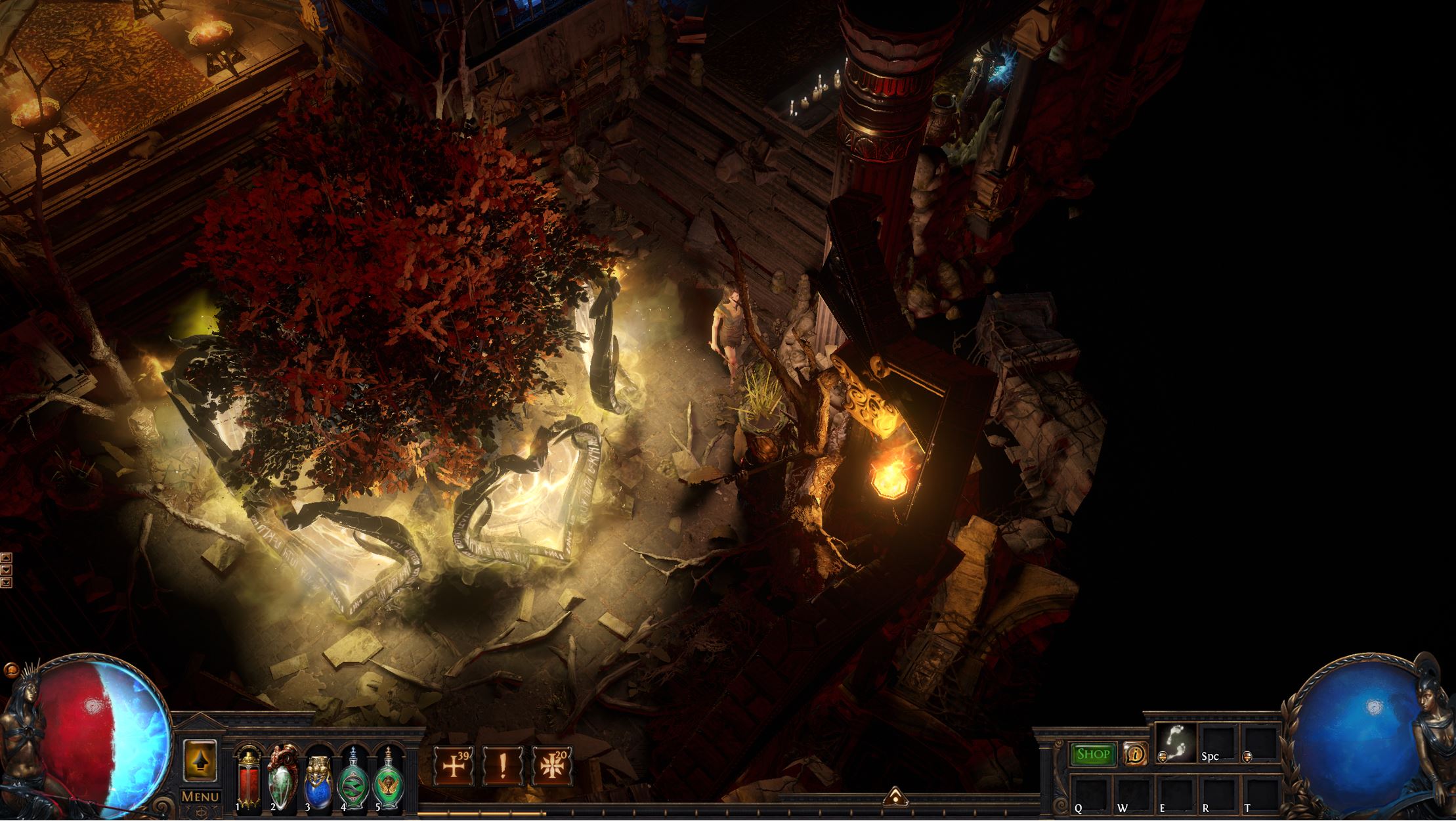1456x821 pixels.
Task: Use the red life flask in slot 1
Action: [248, 779]
